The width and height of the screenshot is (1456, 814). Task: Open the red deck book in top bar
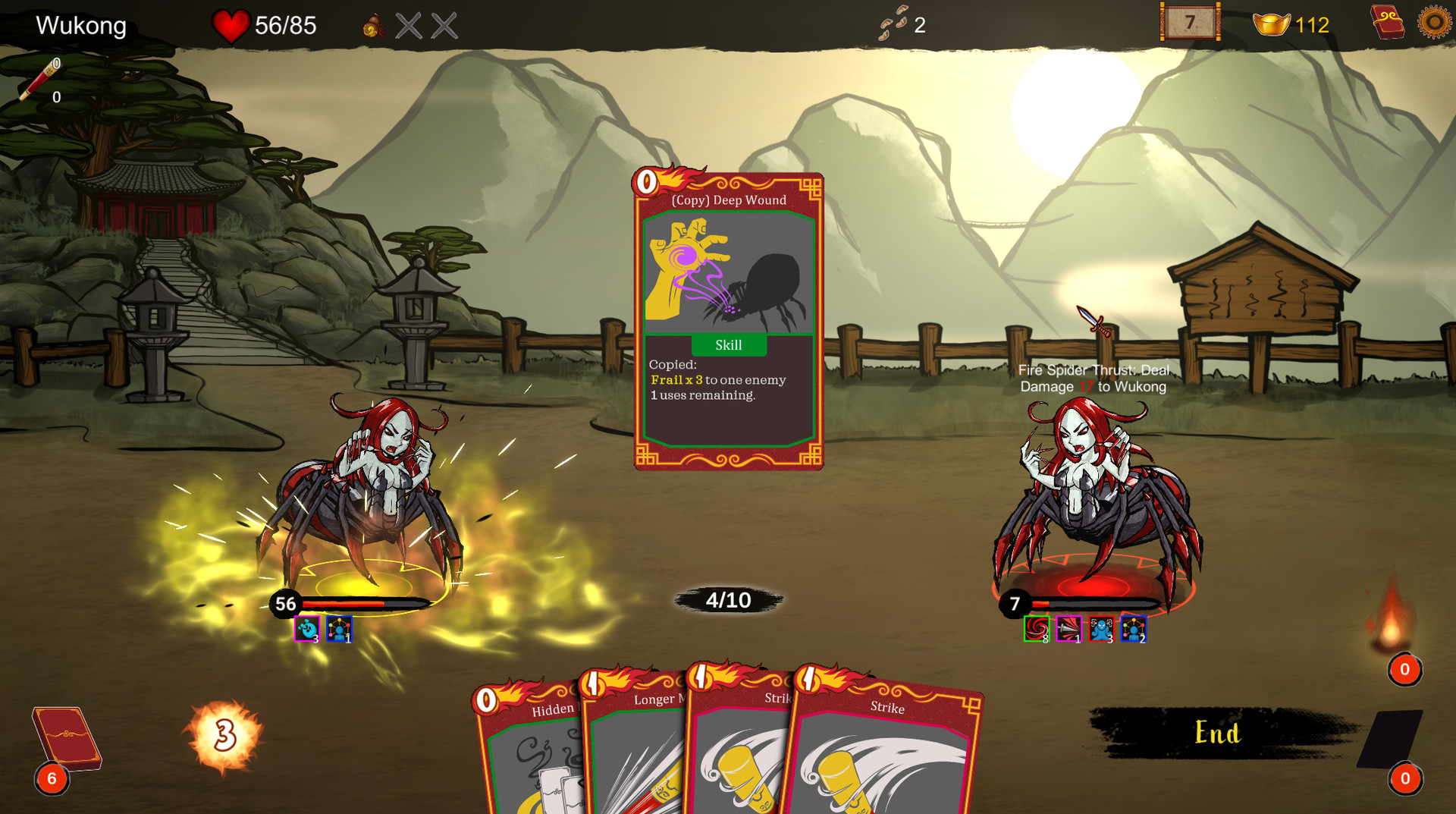point(1388,22)
